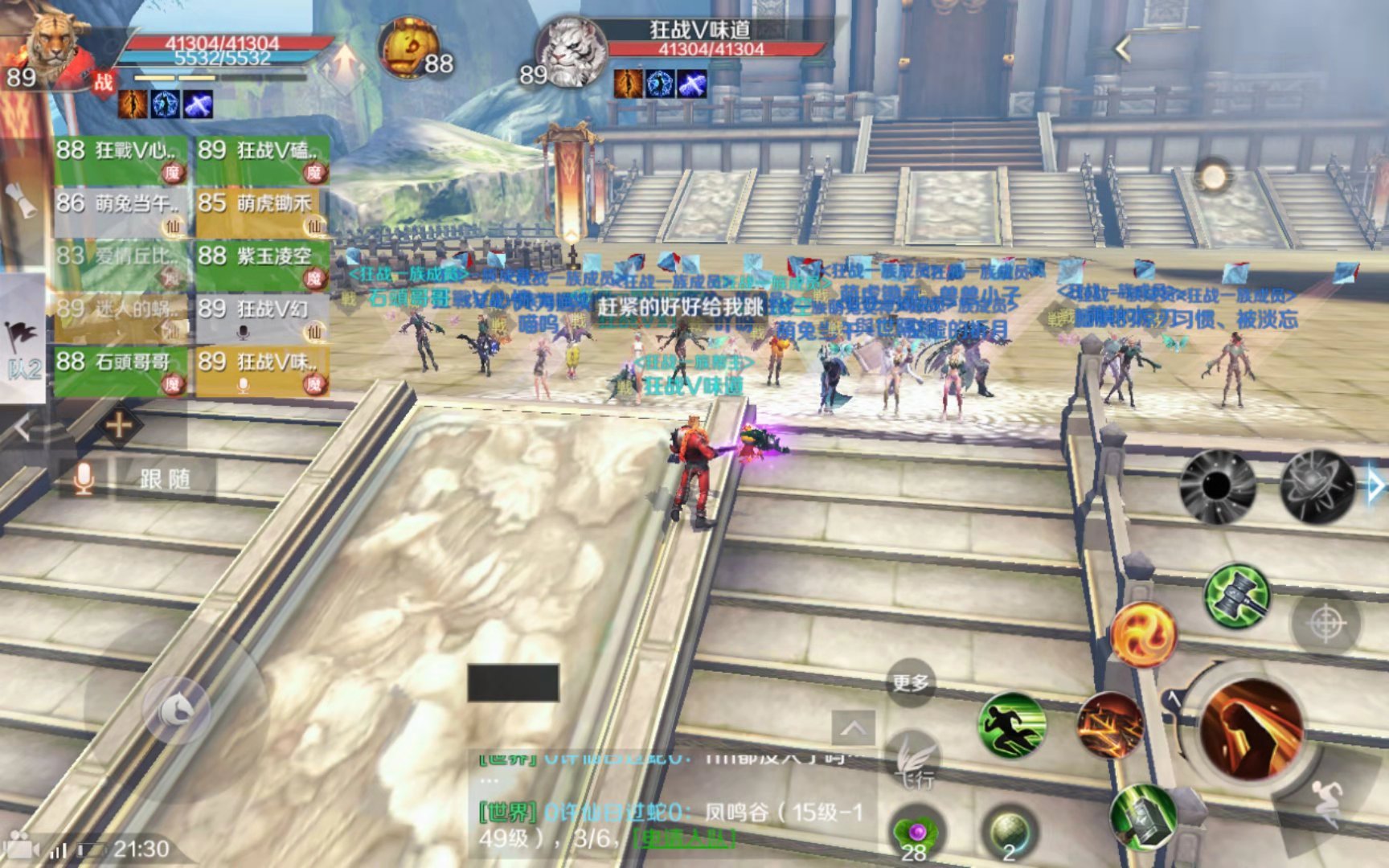1389x868 pixels.
Task: Tap the 跟随 follow button
Action: point(165,480)
